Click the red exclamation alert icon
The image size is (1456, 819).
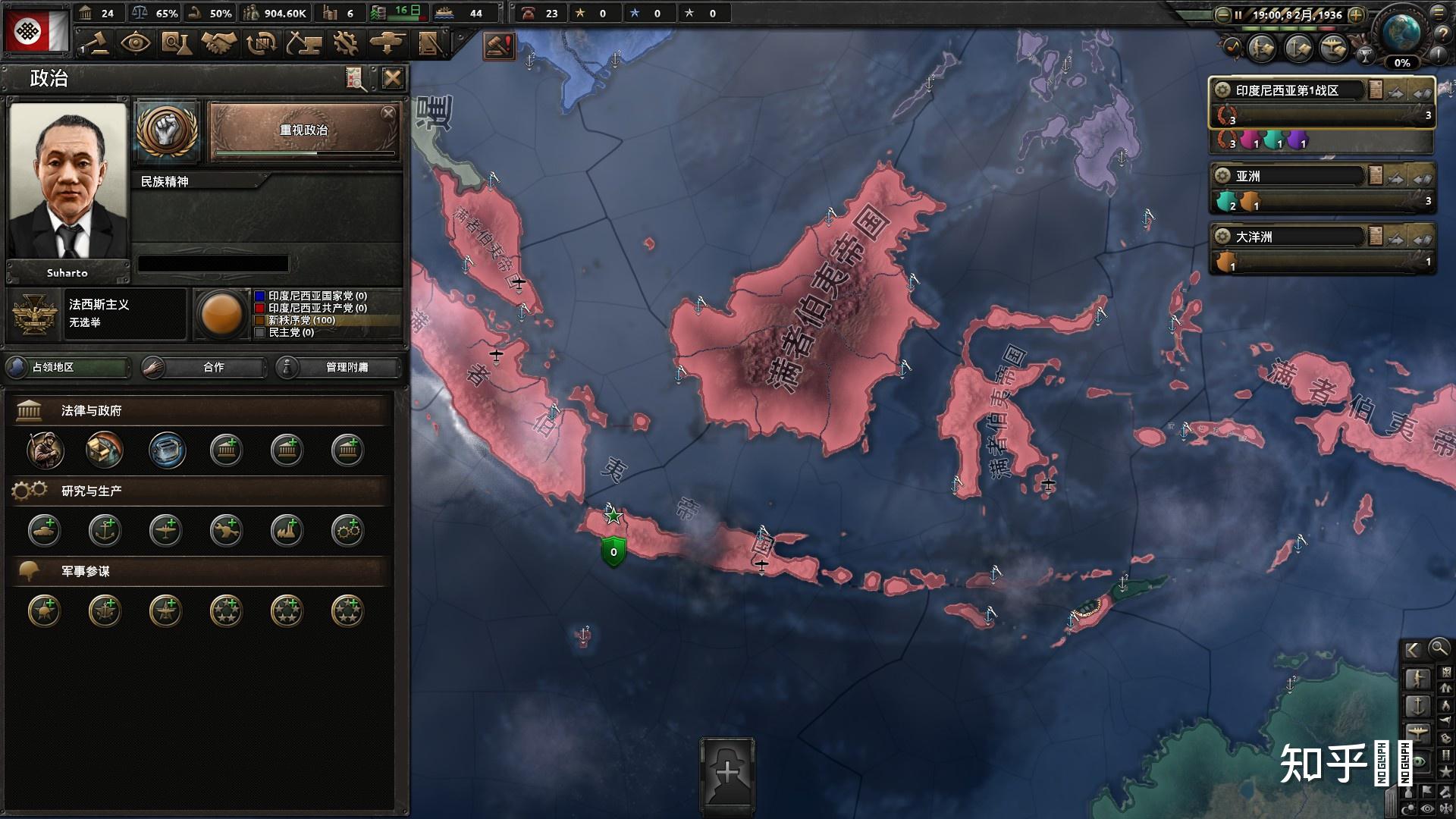[499, 46]
